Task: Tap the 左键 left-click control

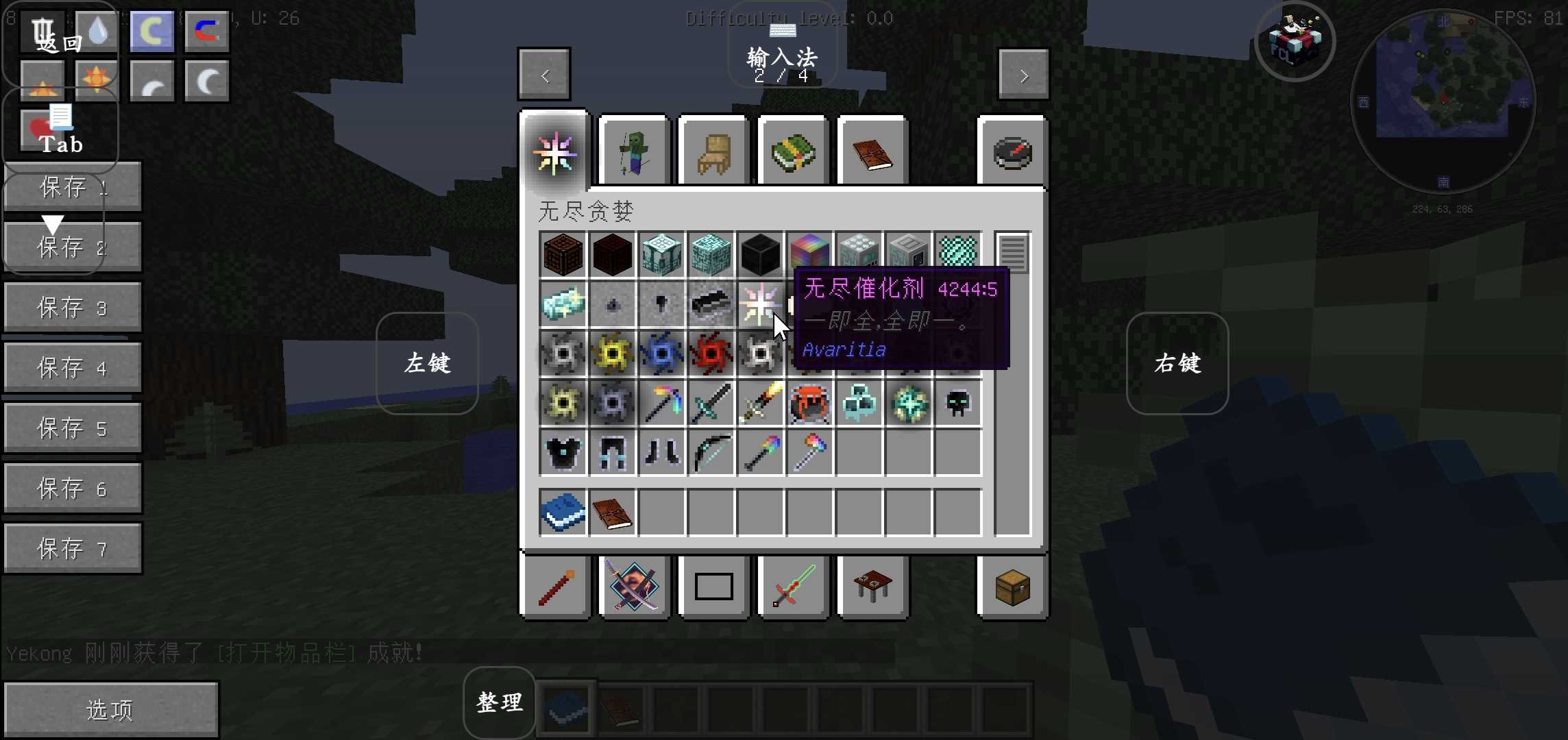Action: [427, 363]
